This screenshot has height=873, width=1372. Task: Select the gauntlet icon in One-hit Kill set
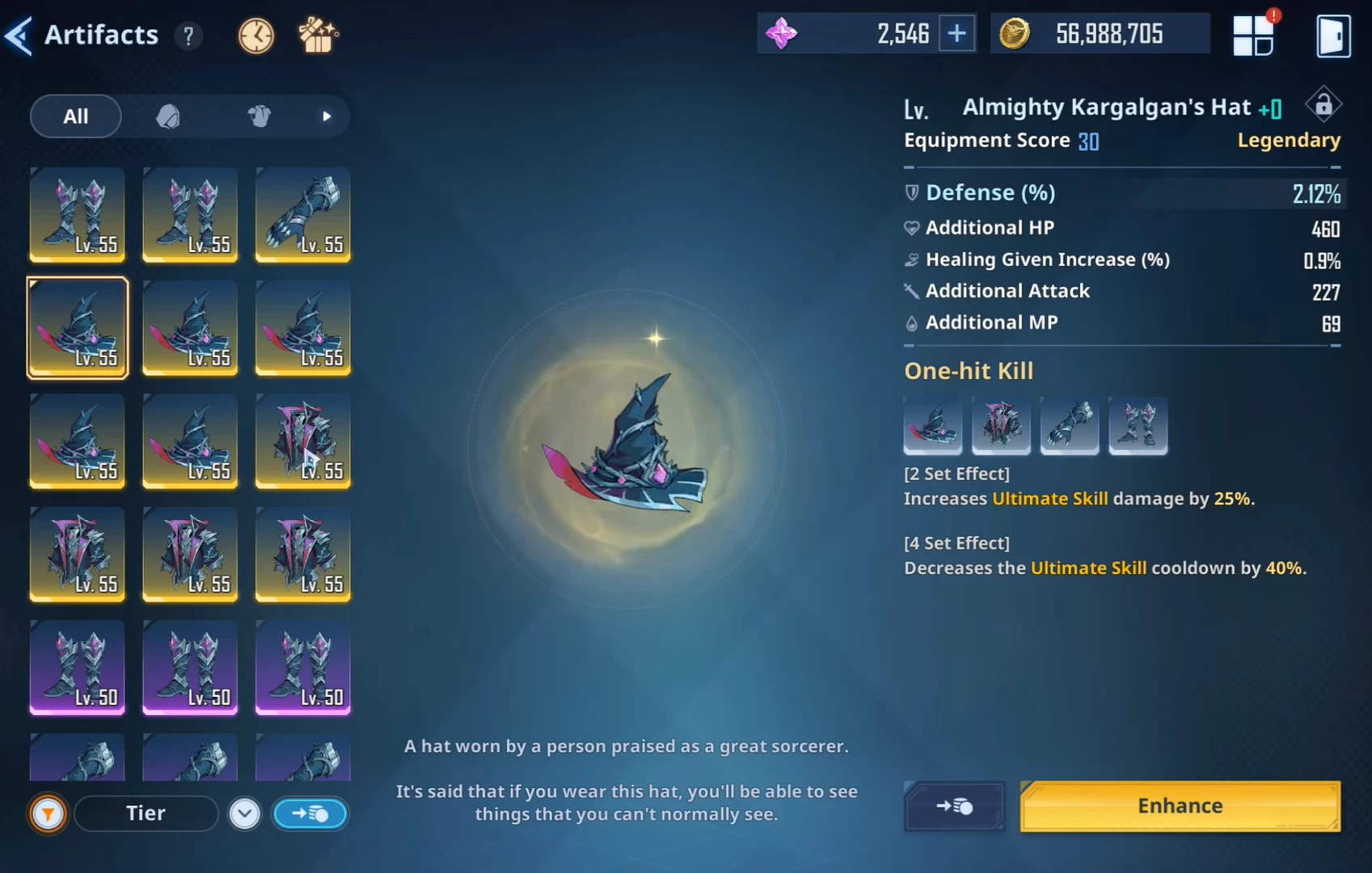[x=1069, y=424]
